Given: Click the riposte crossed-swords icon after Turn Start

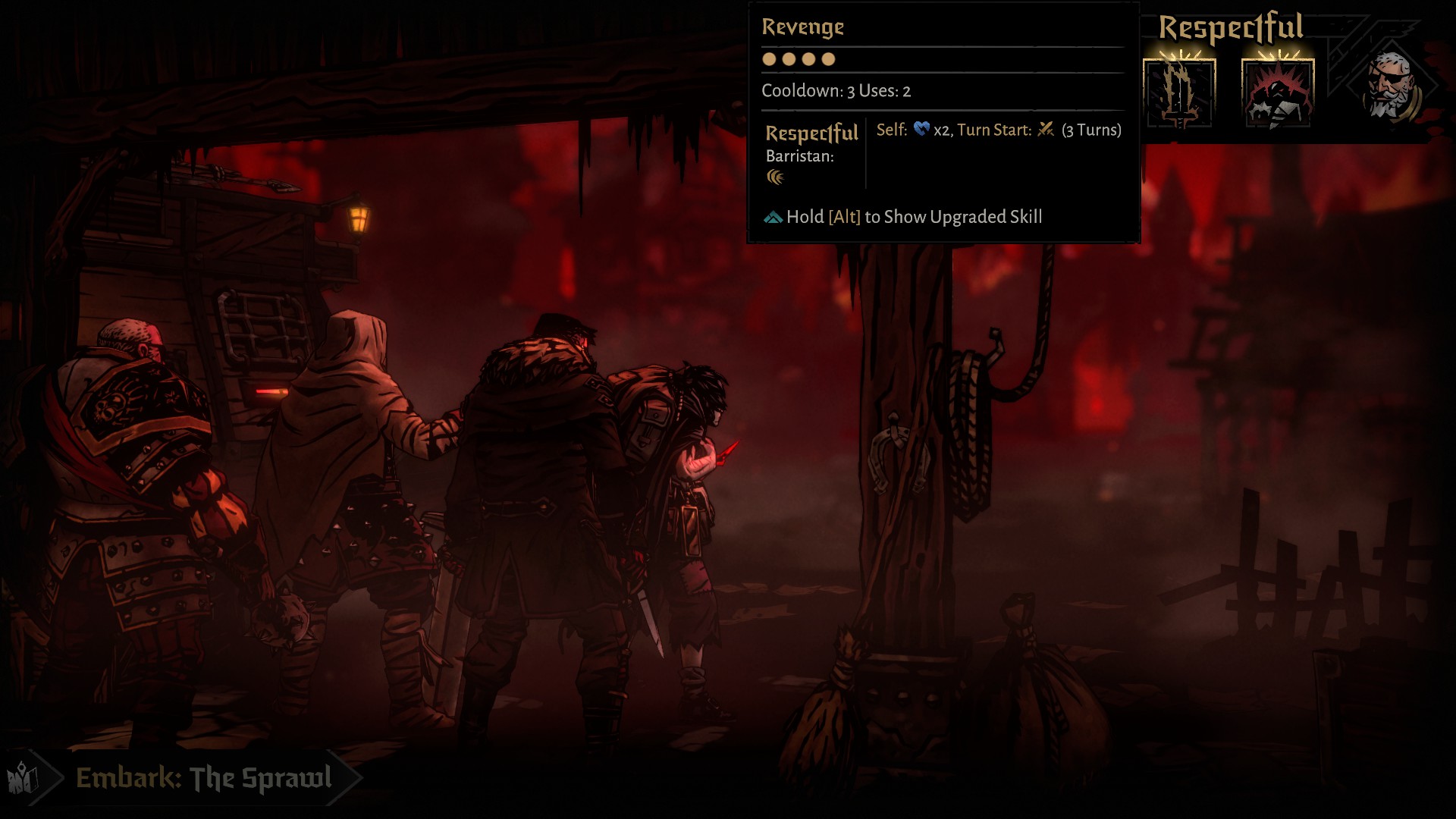Looking at the screenshot, I should pyautogui.click(x=1045, y=130).
